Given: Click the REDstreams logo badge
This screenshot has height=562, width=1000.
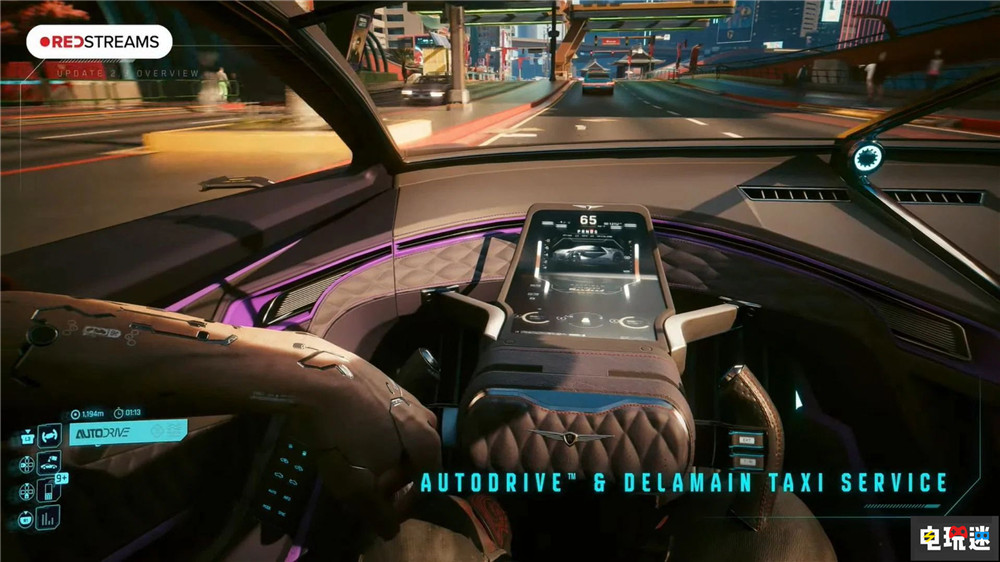Looking at the screenshot, I should tap(99, 42).
